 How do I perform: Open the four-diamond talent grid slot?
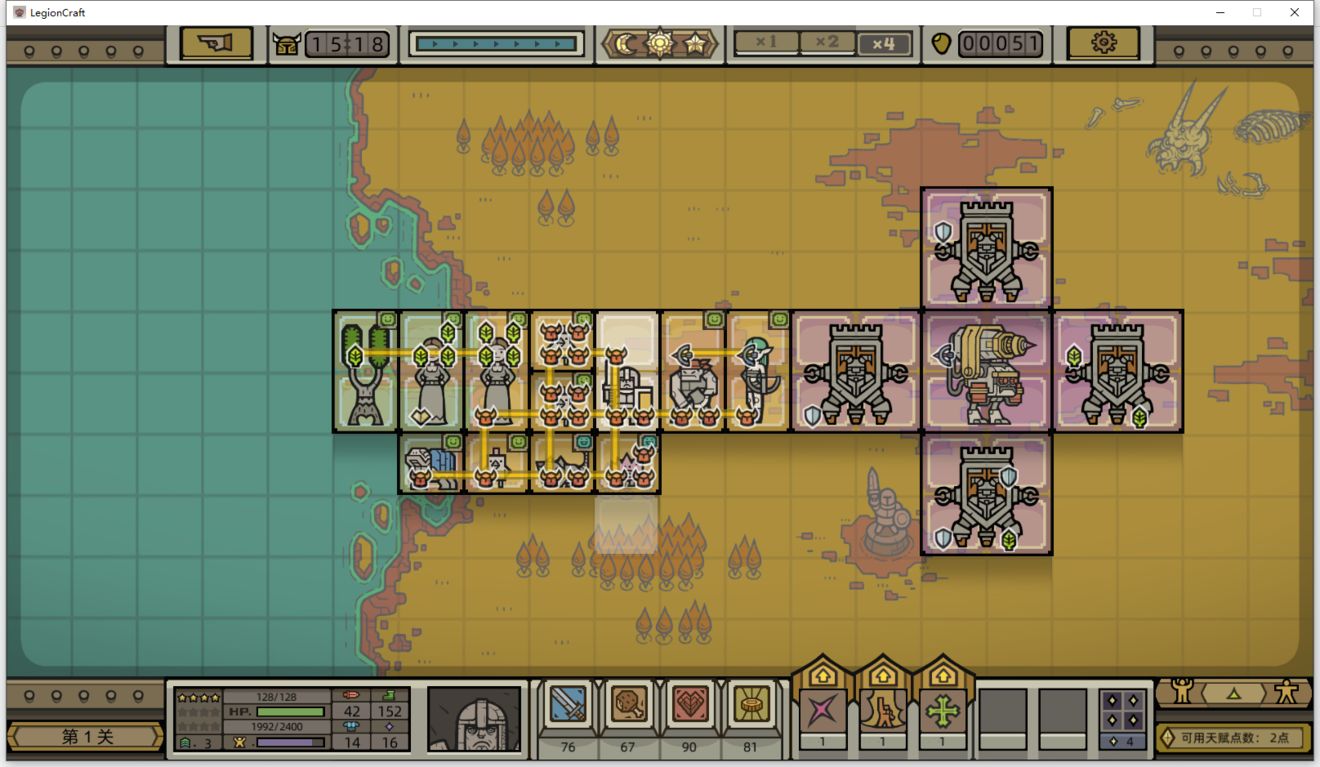[1122, 712]
